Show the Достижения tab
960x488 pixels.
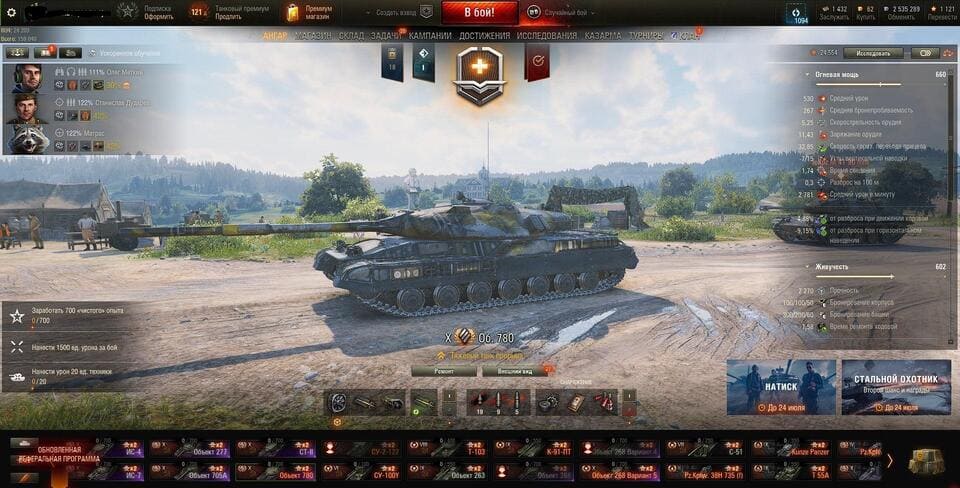[484, 36]
